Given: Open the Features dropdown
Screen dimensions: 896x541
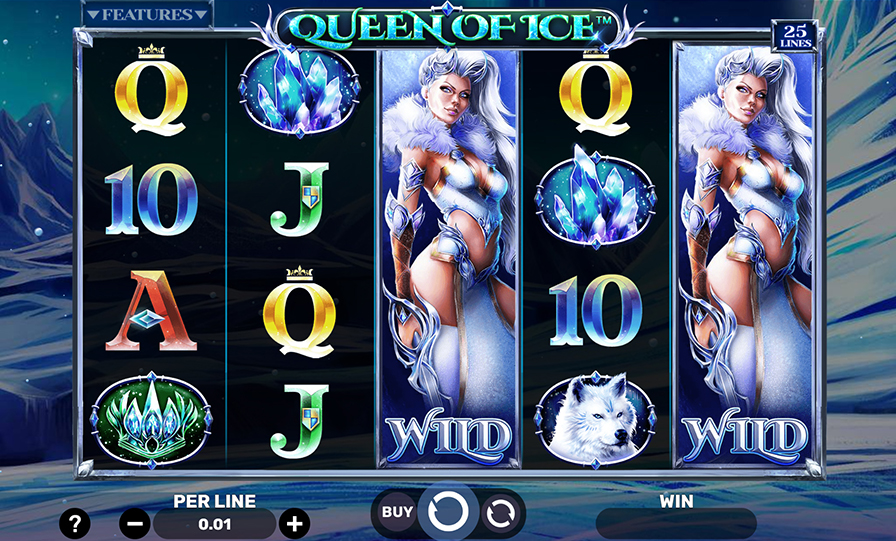Looking at the screenshot, I should (147, 15).
